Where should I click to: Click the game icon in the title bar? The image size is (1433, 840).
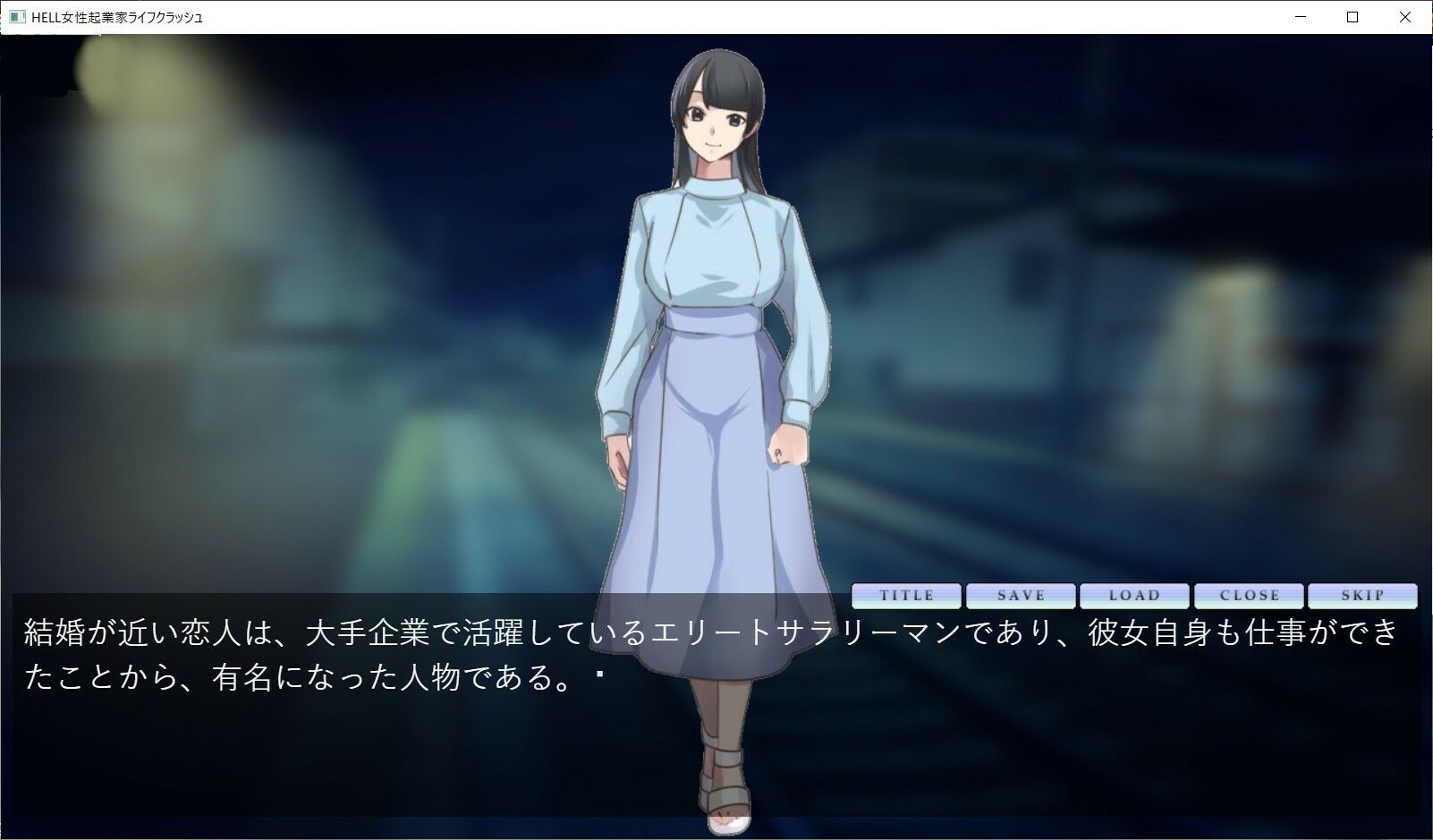tap(15, 16)
